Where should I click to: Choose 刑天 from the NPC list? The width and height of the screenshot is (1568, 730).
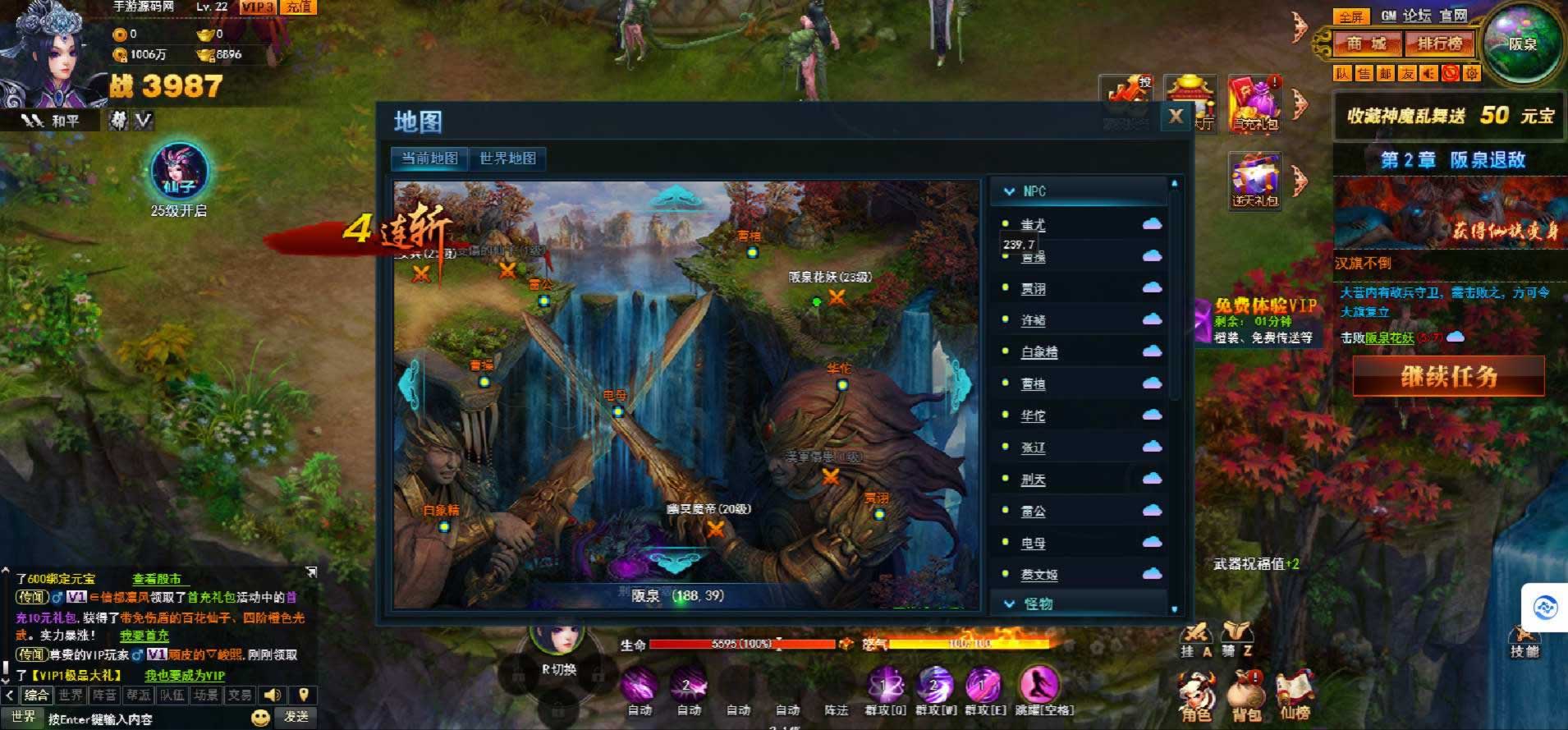(1033, 480)
